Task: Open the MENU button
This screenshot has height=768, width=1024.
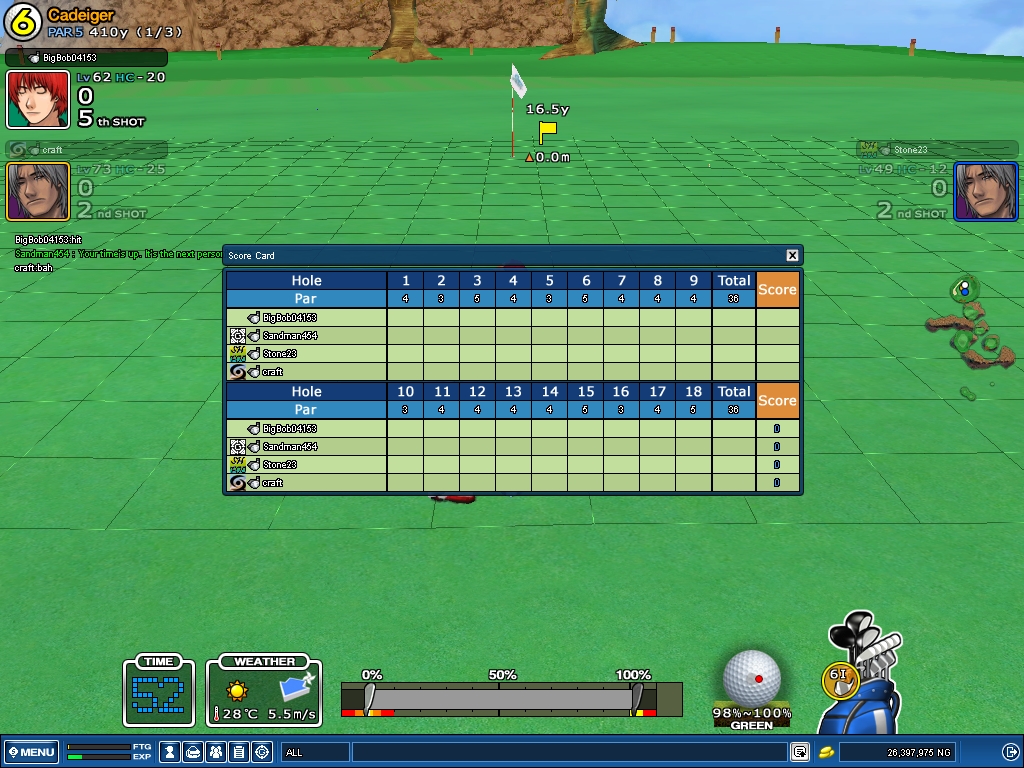Action: (31, 752)
